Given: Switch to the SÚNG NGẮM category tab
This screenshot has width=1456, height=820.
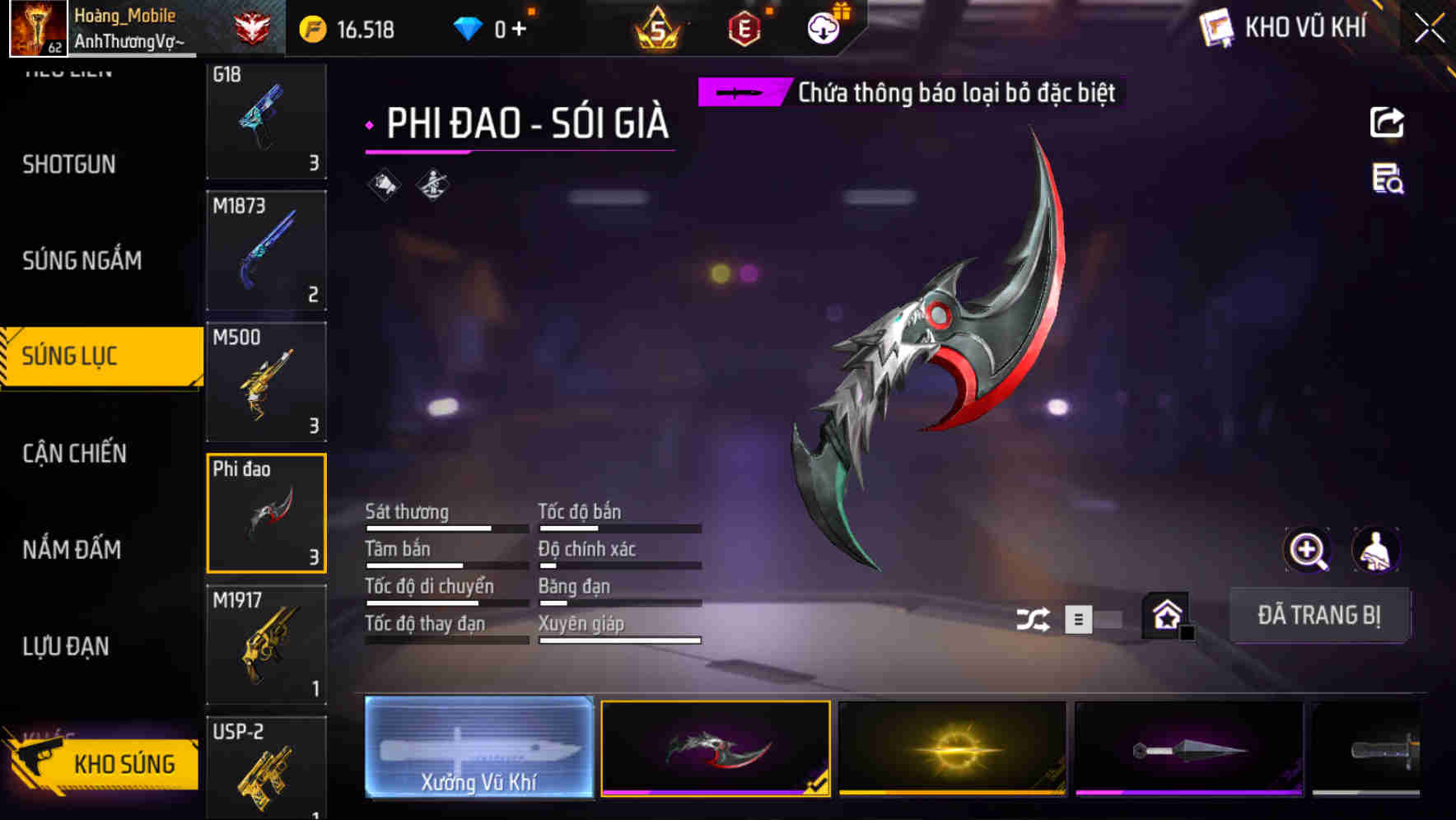Looking at the screenshot, I should [82, 260].
